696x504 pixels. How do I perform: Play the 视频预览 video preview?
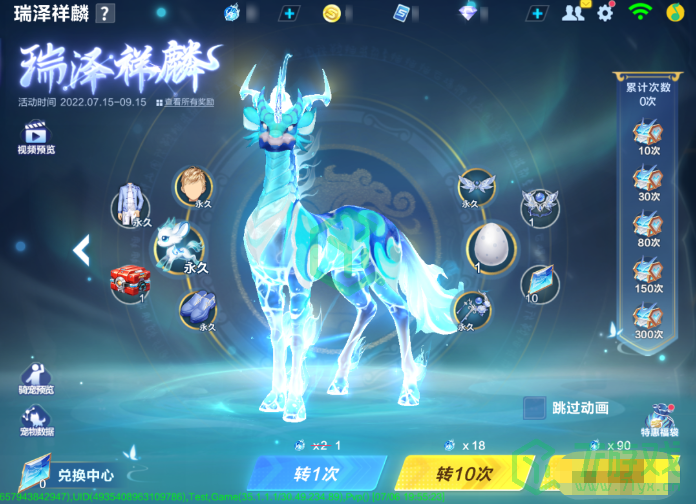click(x=35, y=137)
